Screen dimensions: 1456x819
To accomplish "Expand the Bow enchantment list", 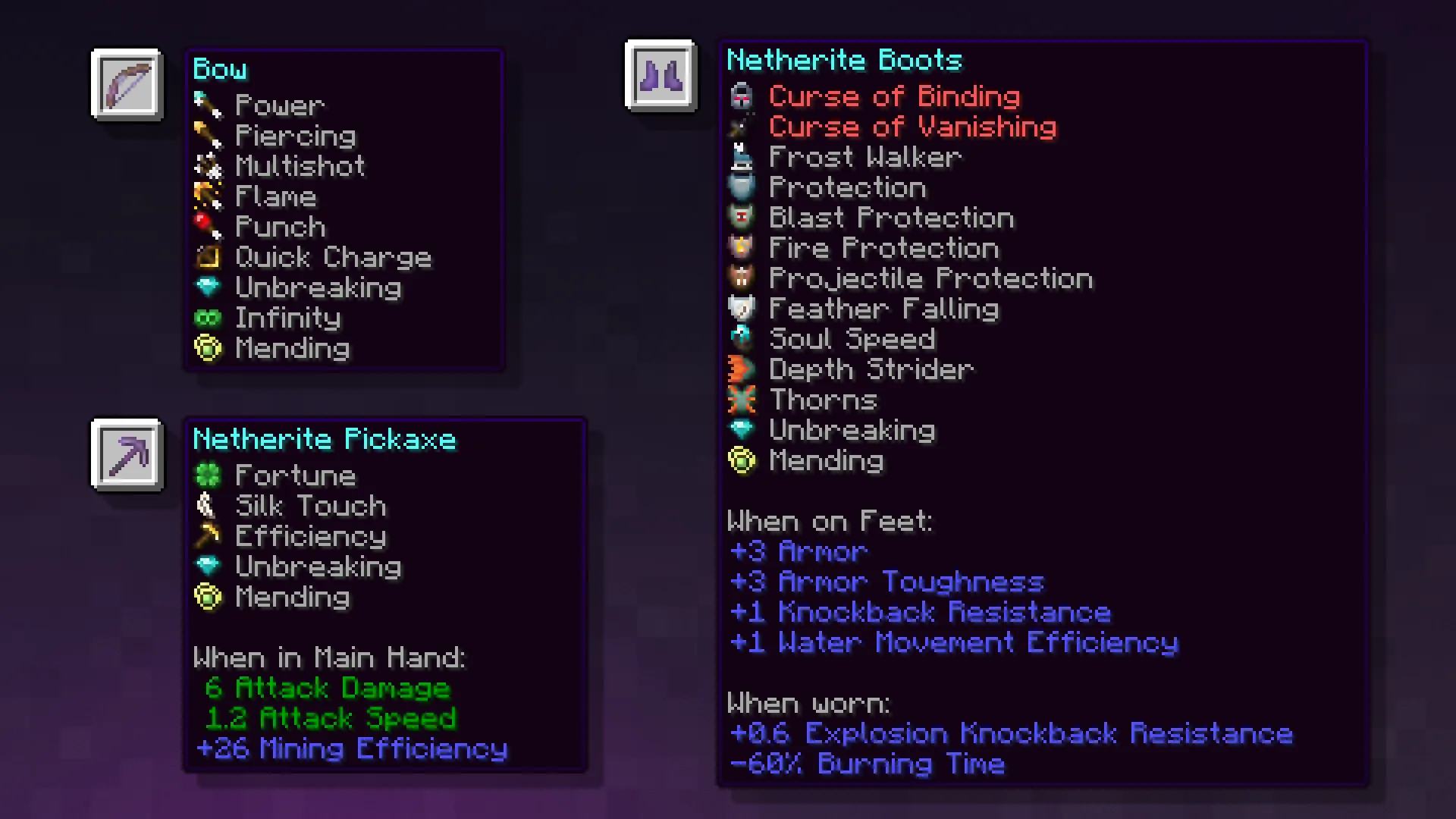I will click(x=220, y=68).
